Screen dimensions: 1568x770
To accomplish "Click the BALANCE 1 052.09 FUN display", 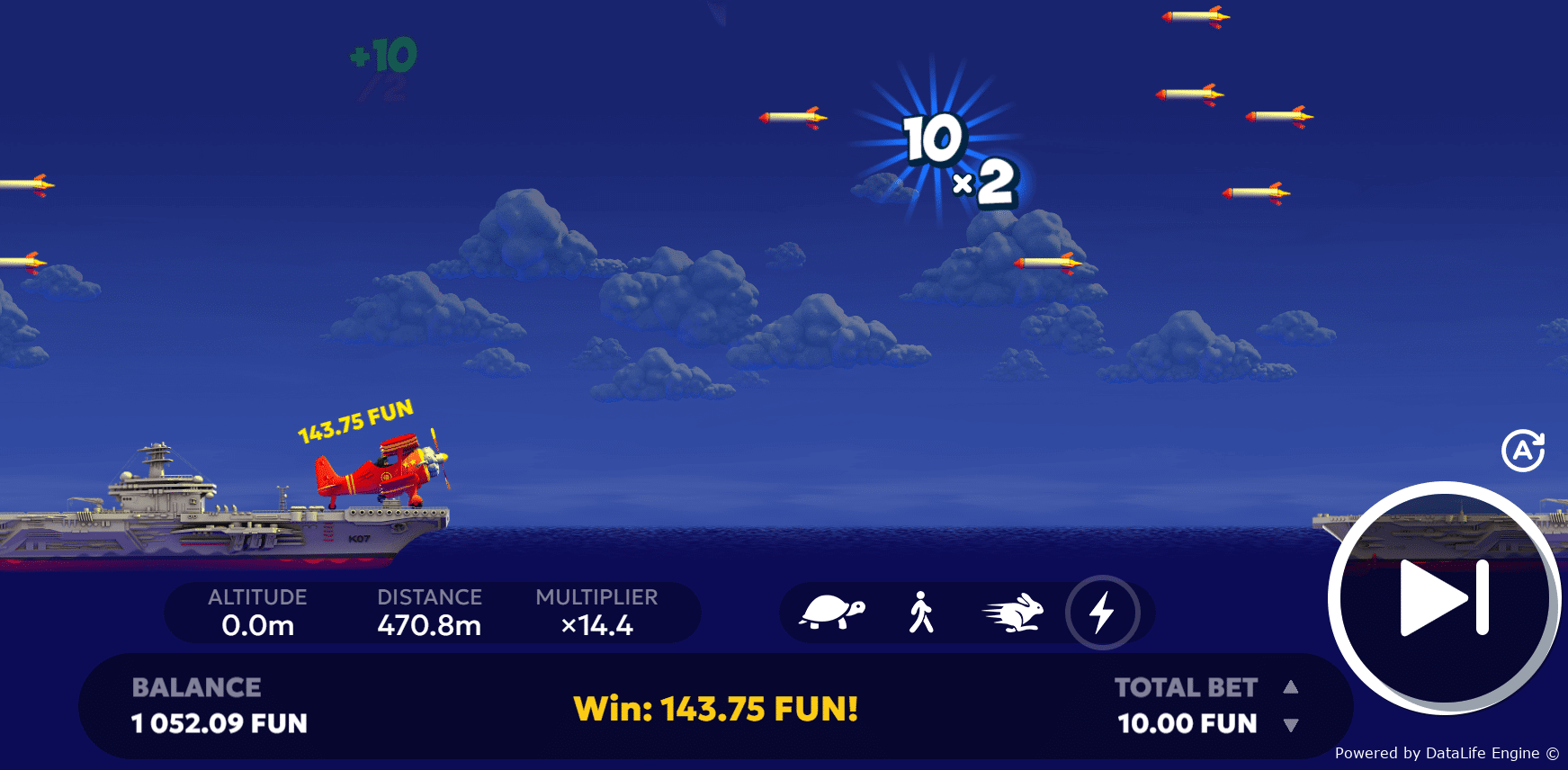I will 219,706.
